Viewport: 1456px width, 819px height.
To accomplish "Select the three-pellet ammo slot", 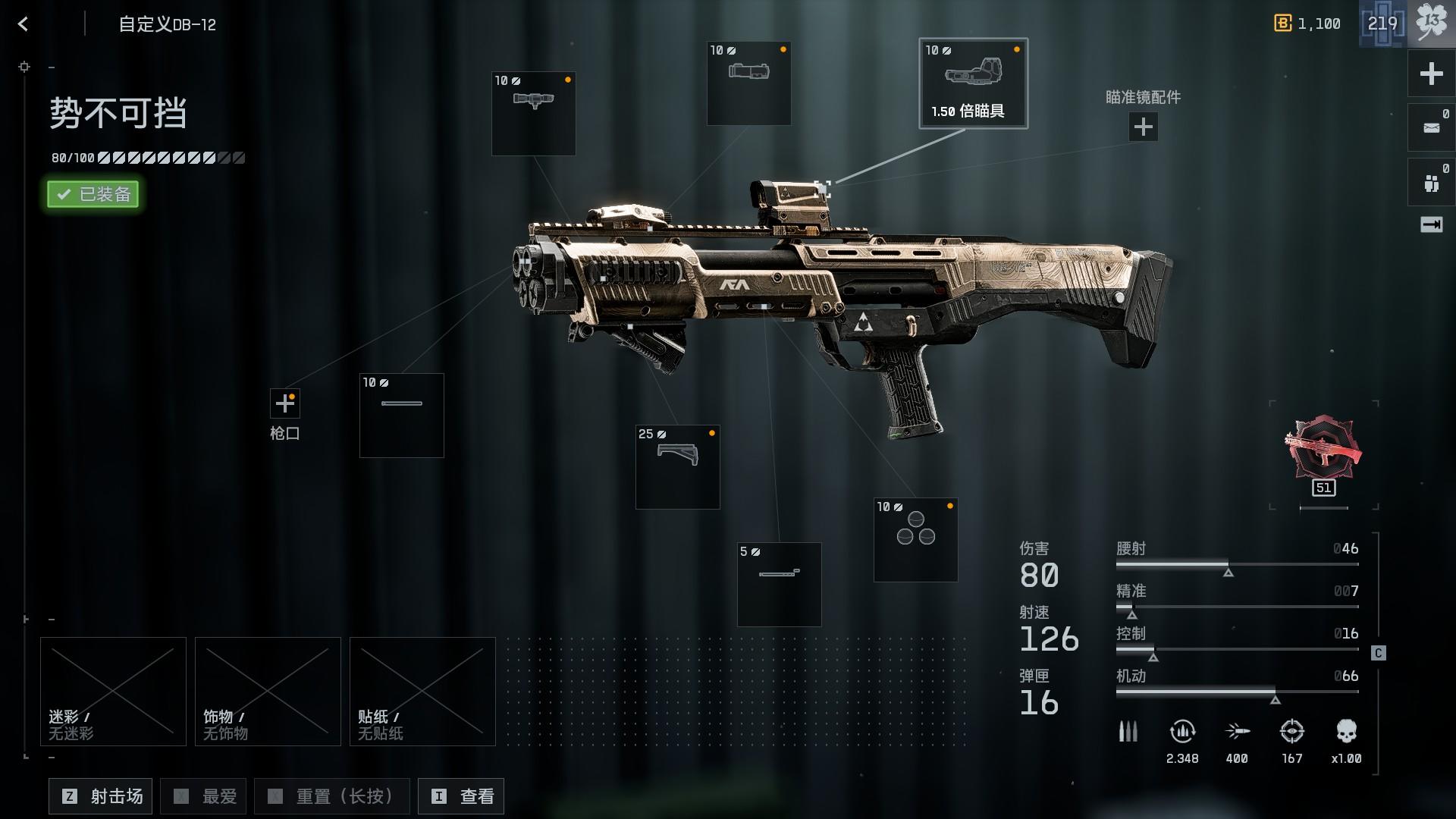I will tap(915, 539).
